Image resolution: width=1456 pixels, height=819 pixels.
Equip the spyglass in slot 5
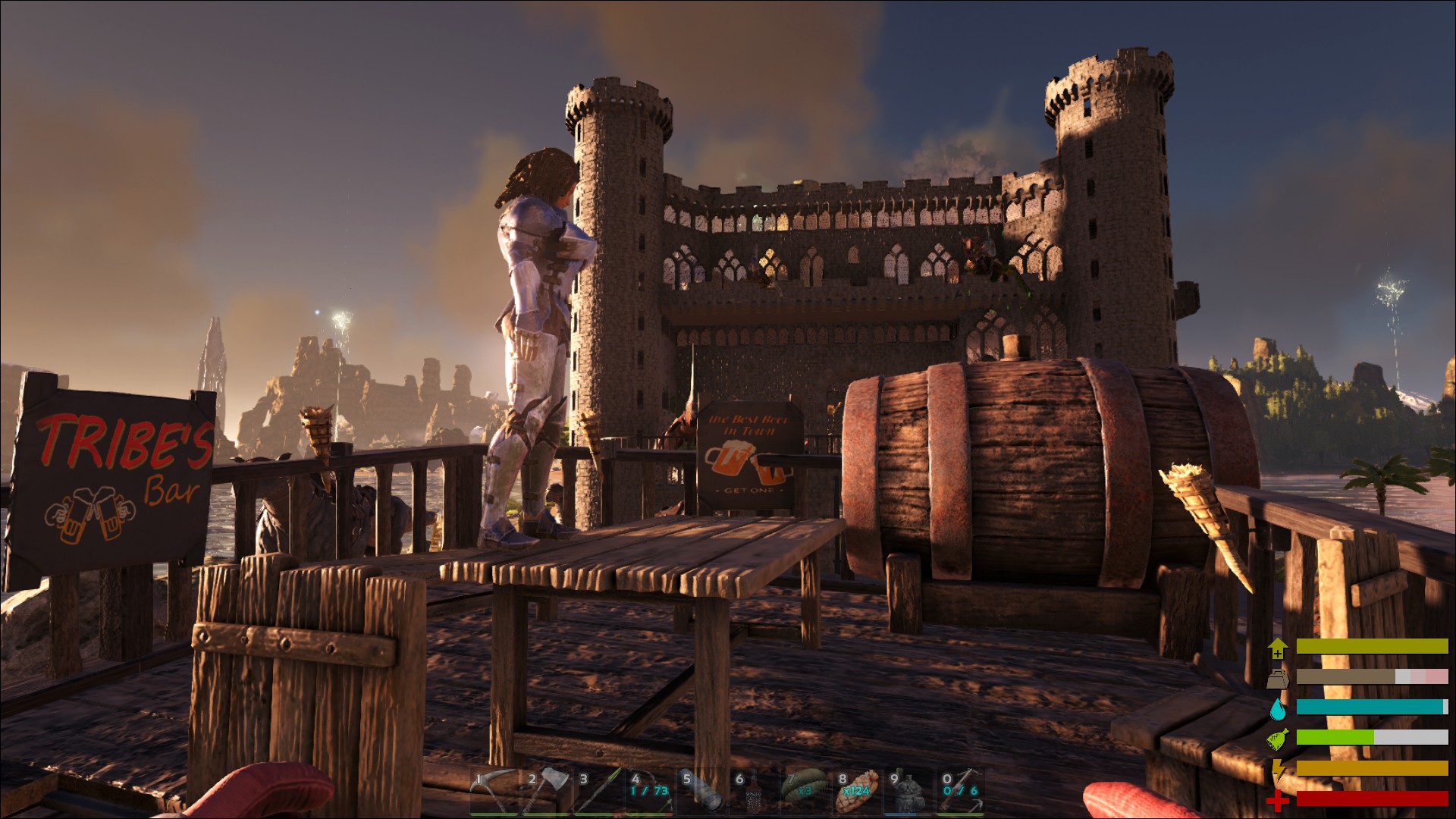(702, 792)
